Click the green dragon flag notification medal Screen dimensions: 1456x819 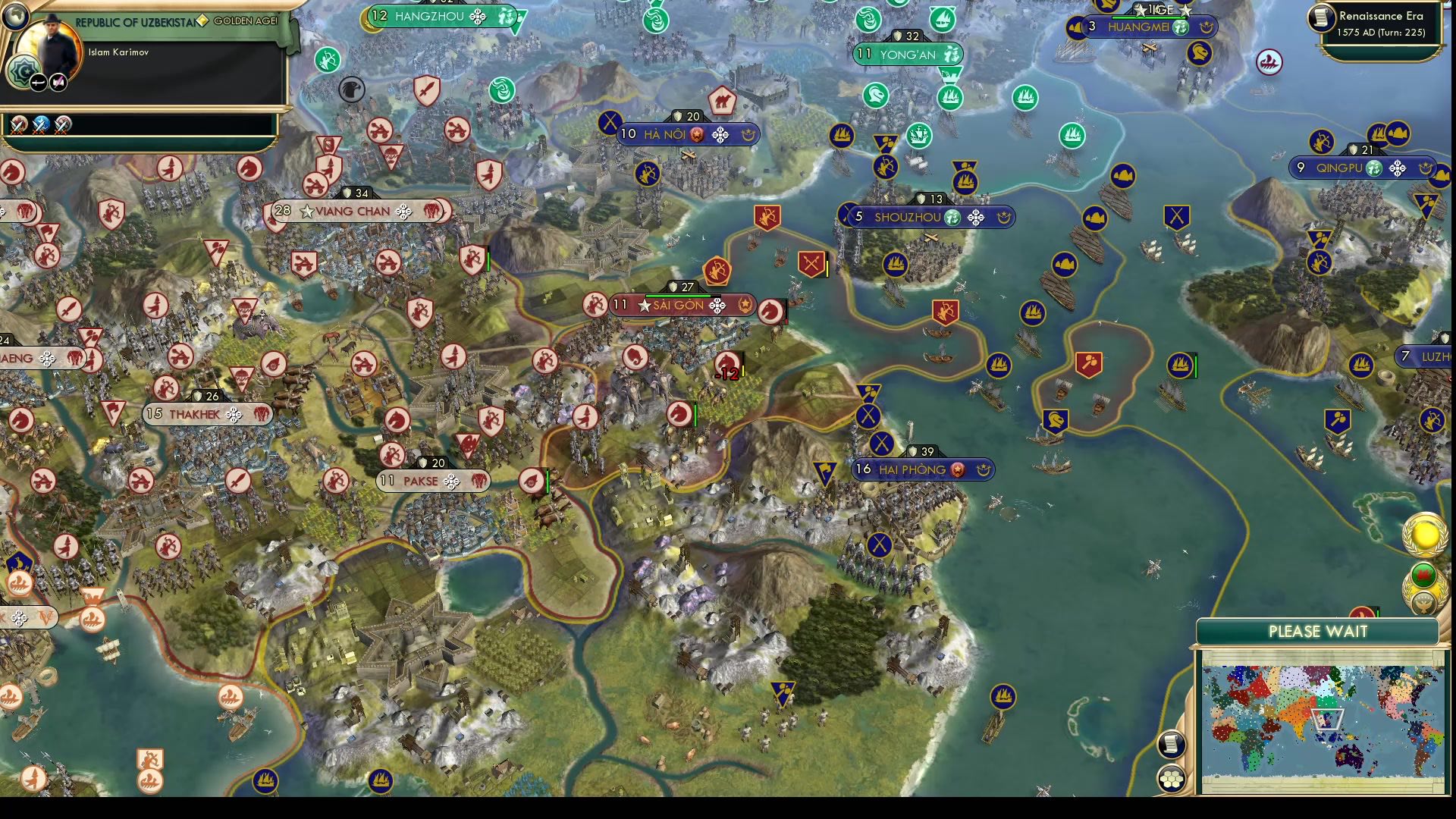point(1423,576)
